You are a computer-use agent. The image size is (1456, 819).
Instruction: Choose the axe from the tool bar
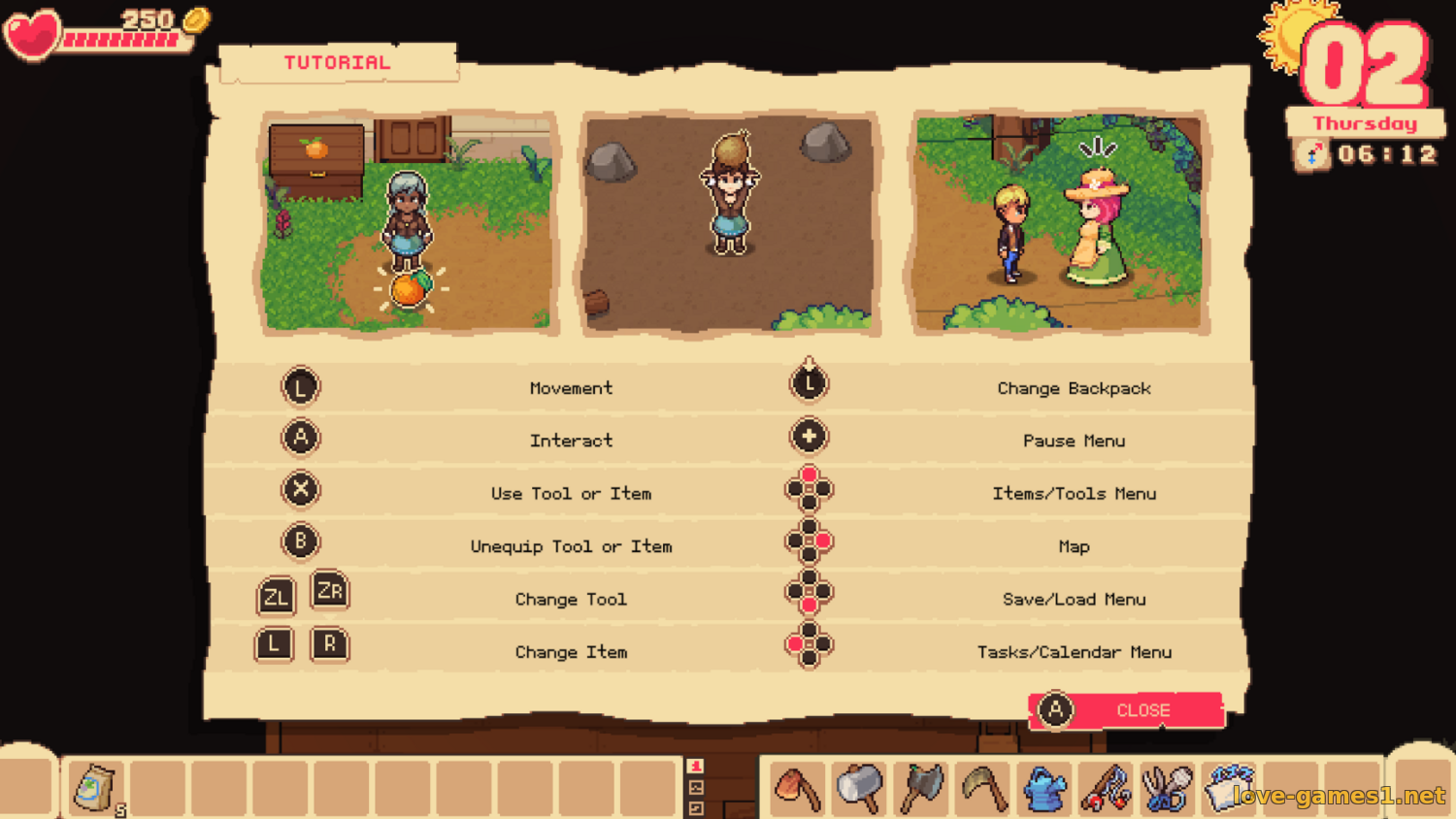[x=921, y=788]
